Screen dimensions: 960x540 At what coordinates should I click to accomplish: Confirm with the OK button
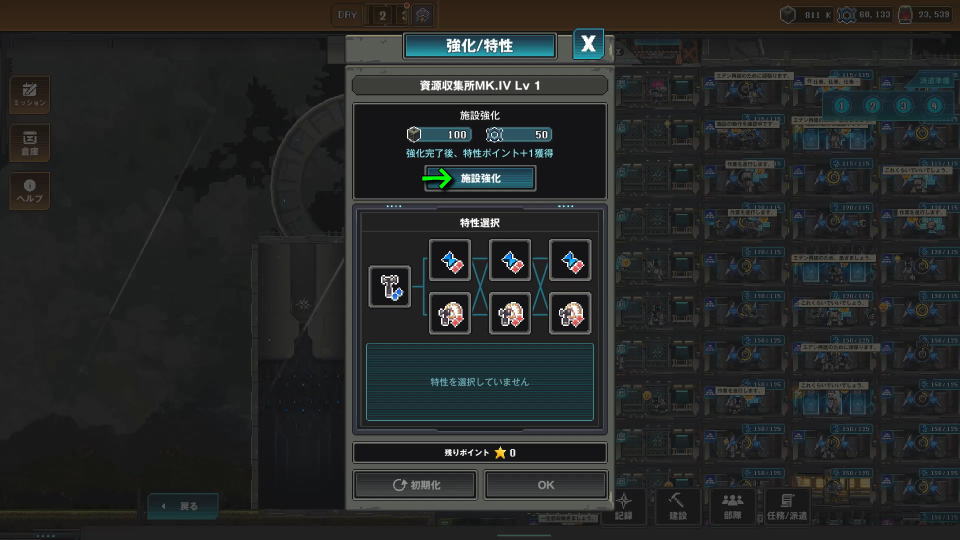click(x=545, y=485)
